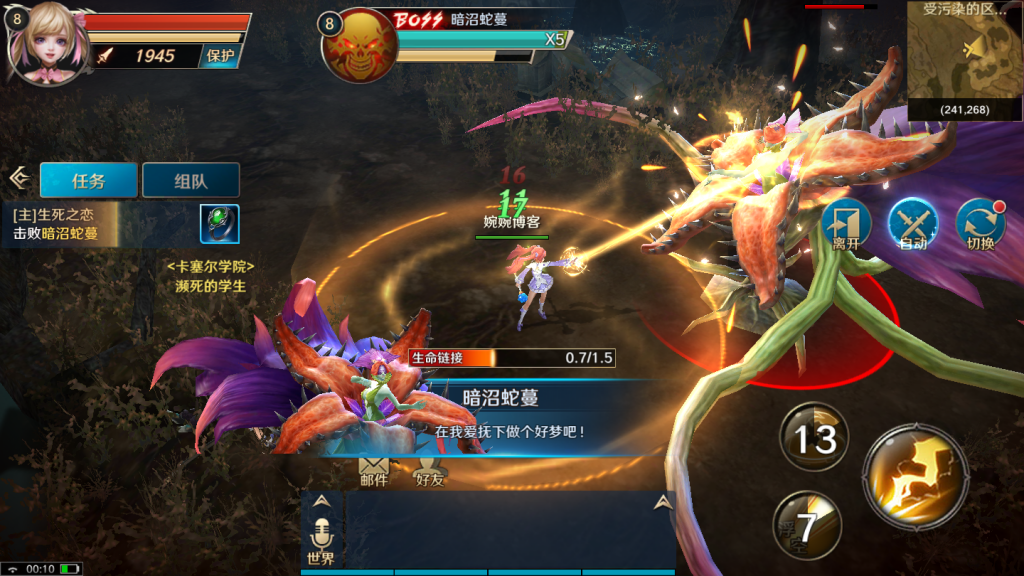Click the player portrait avatar
This screenshot has height=576, width=1024.
pyautogui.click(x=45, y=45)
